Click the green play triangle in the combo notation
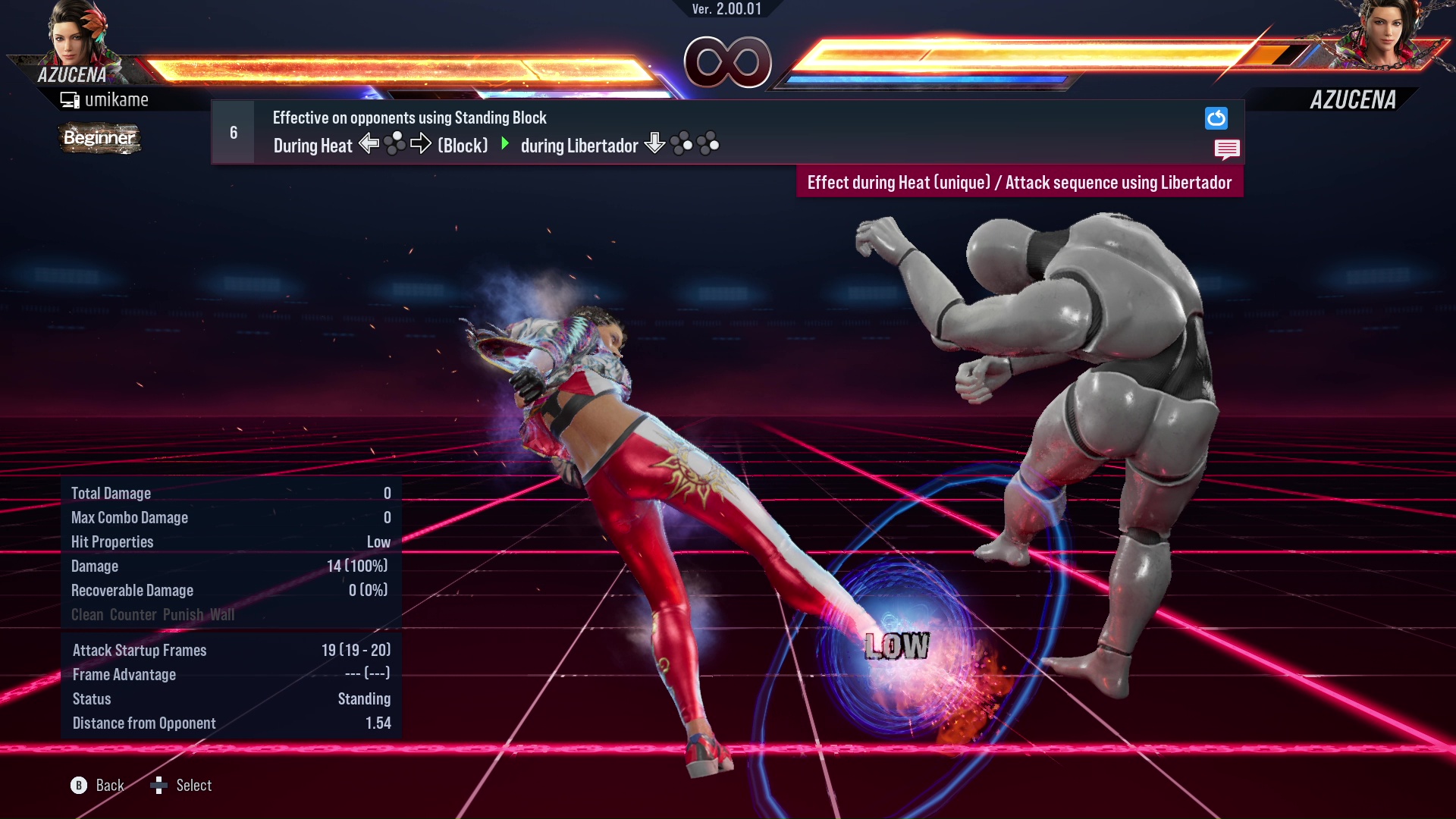 pos(506,145)
